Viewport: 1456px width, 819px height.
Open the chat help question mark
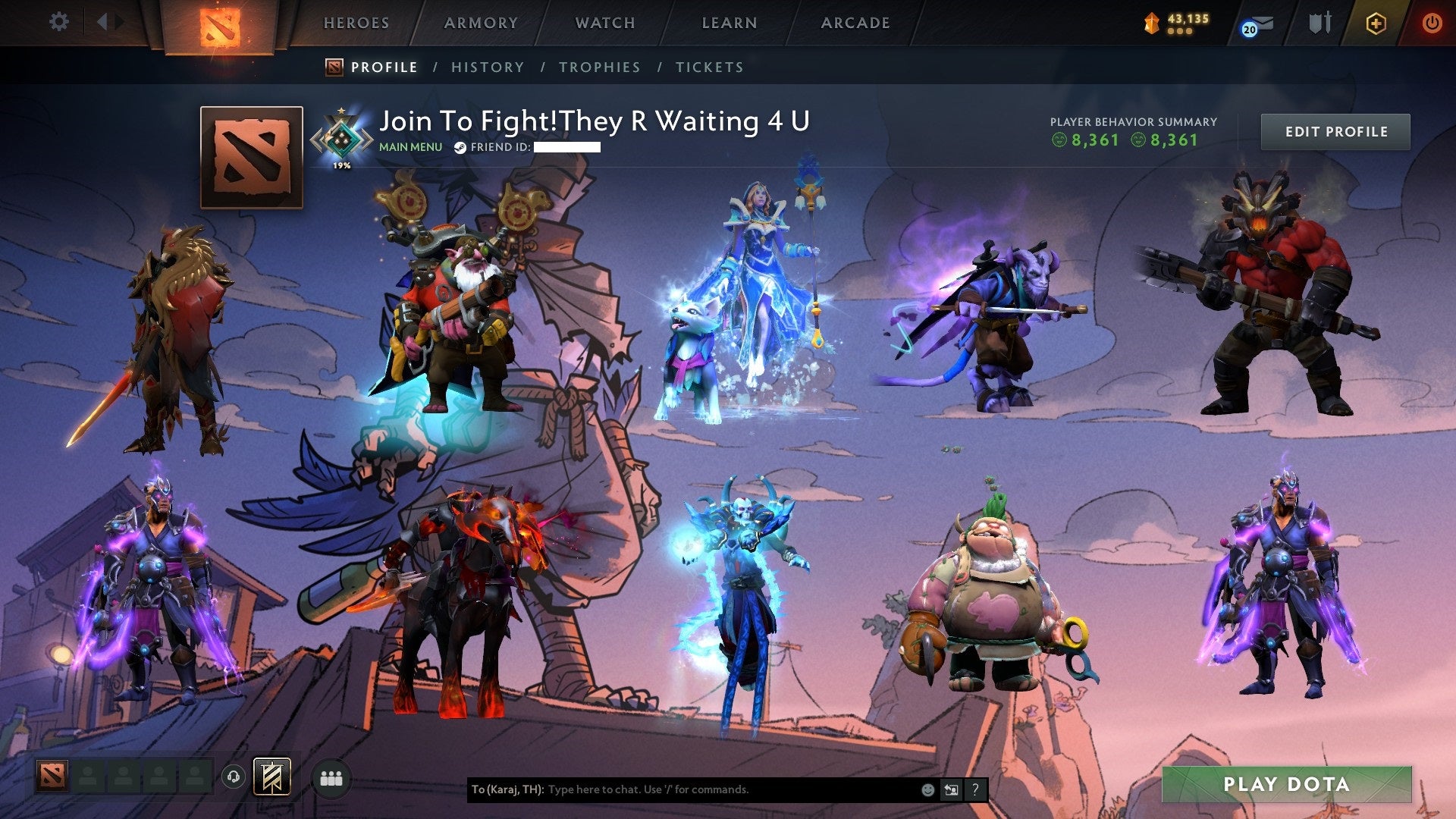coord(974,789)
